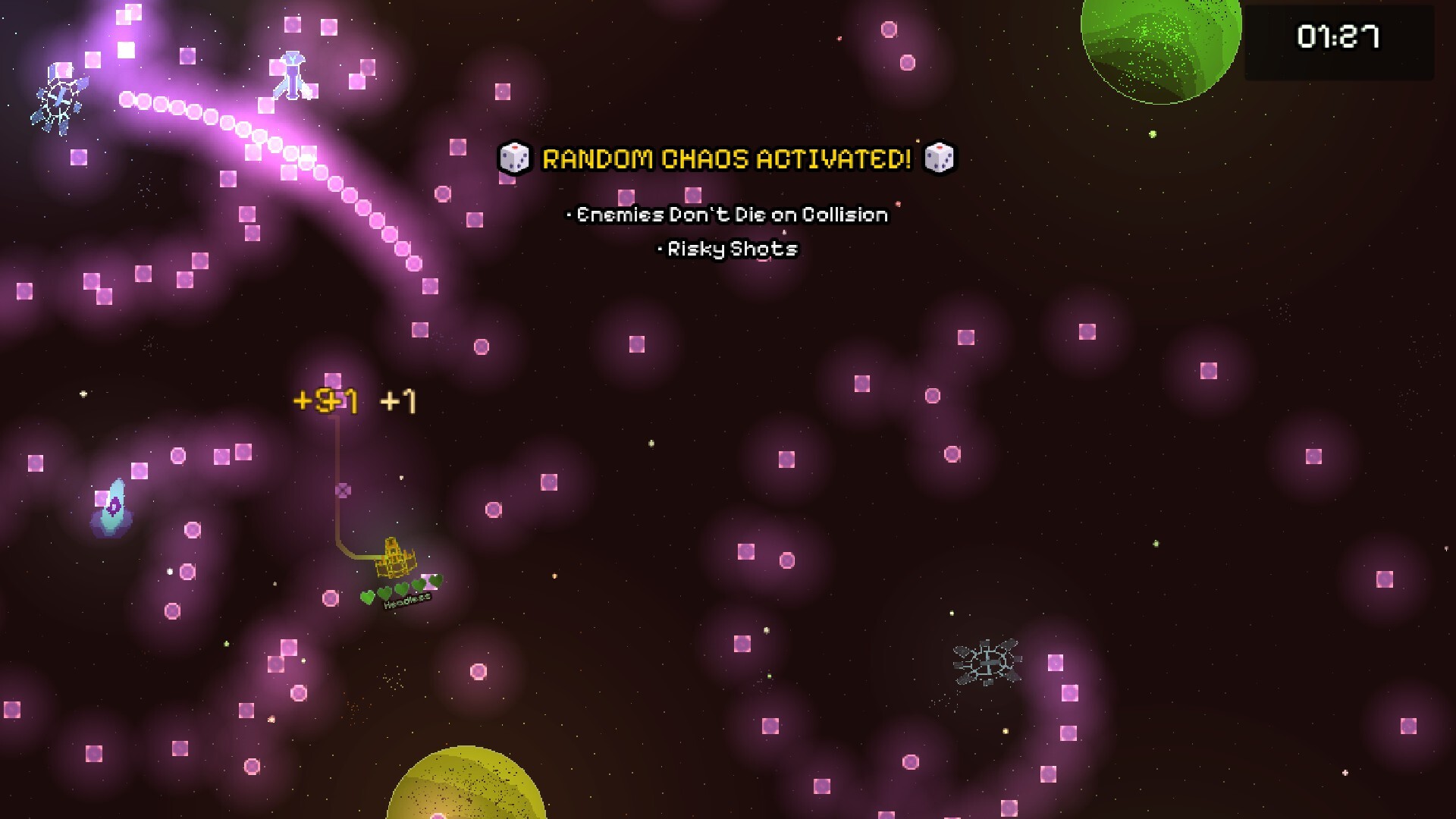This screenshot has width=1456, height=819.
Task: Click the last green heart in the health bar
Action: pos(435,581)
